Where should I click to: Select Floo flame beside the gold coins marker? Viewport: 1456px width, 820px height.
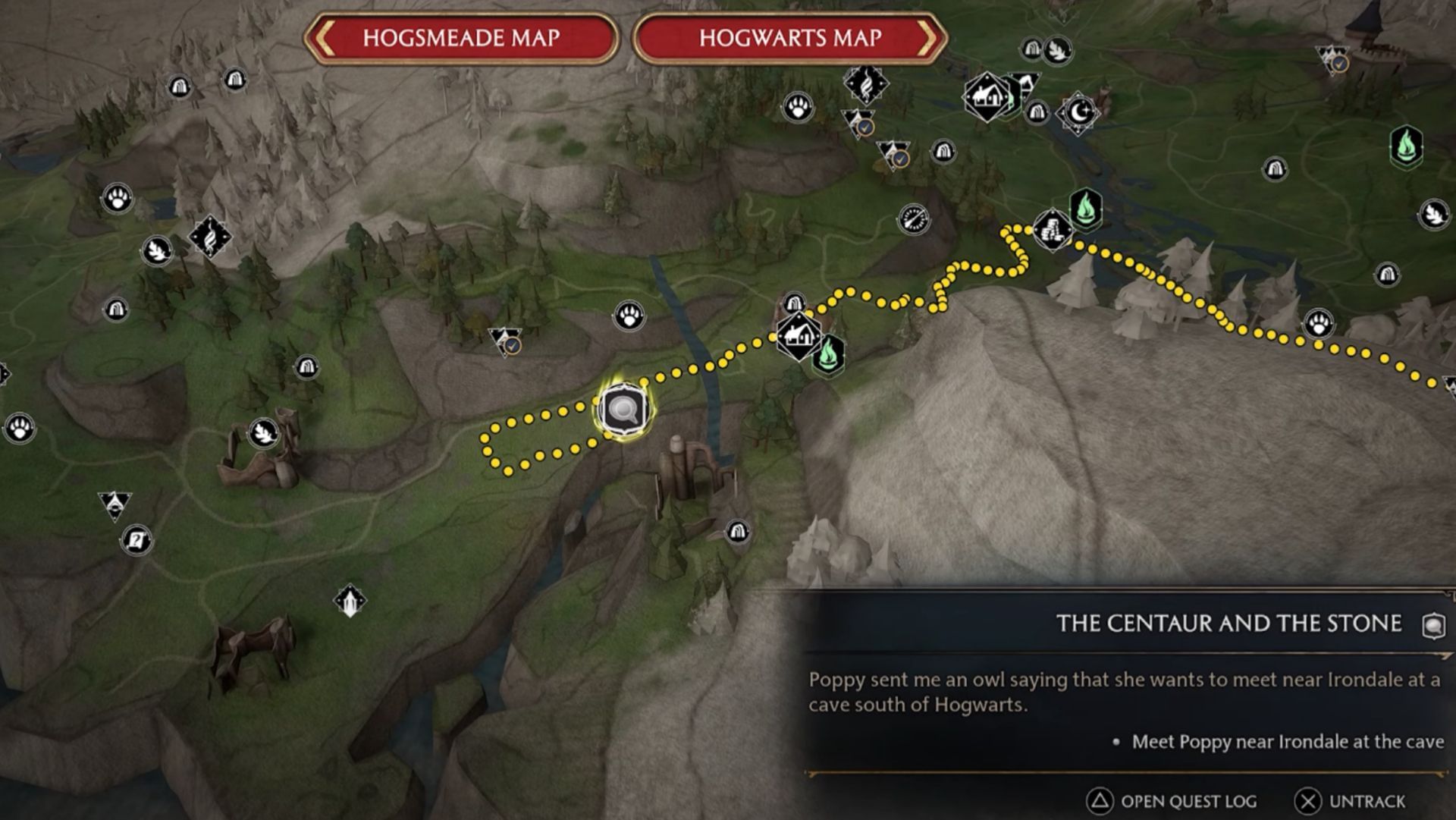pyautogui.click(x=1086, y=208)
